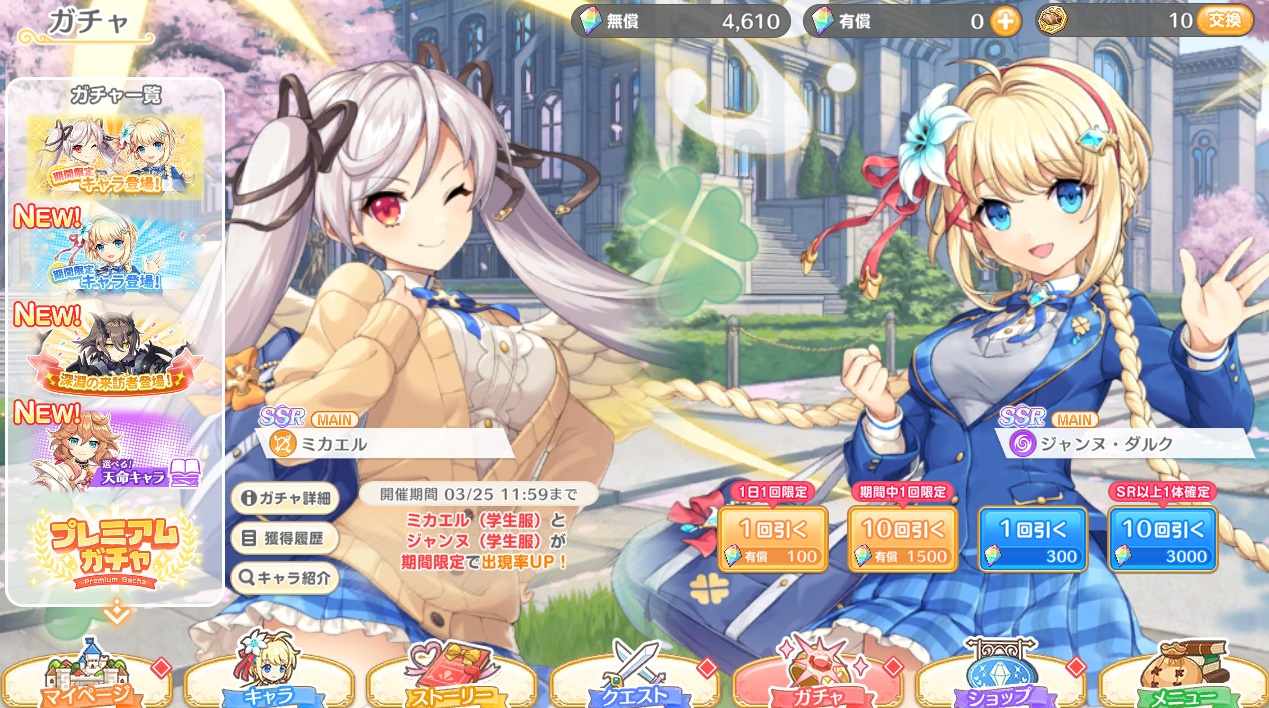Expand gacha list with down arrow
The height and width of the screenshot is (708, 1269).
pyautogui.click(x=116, y=612)
